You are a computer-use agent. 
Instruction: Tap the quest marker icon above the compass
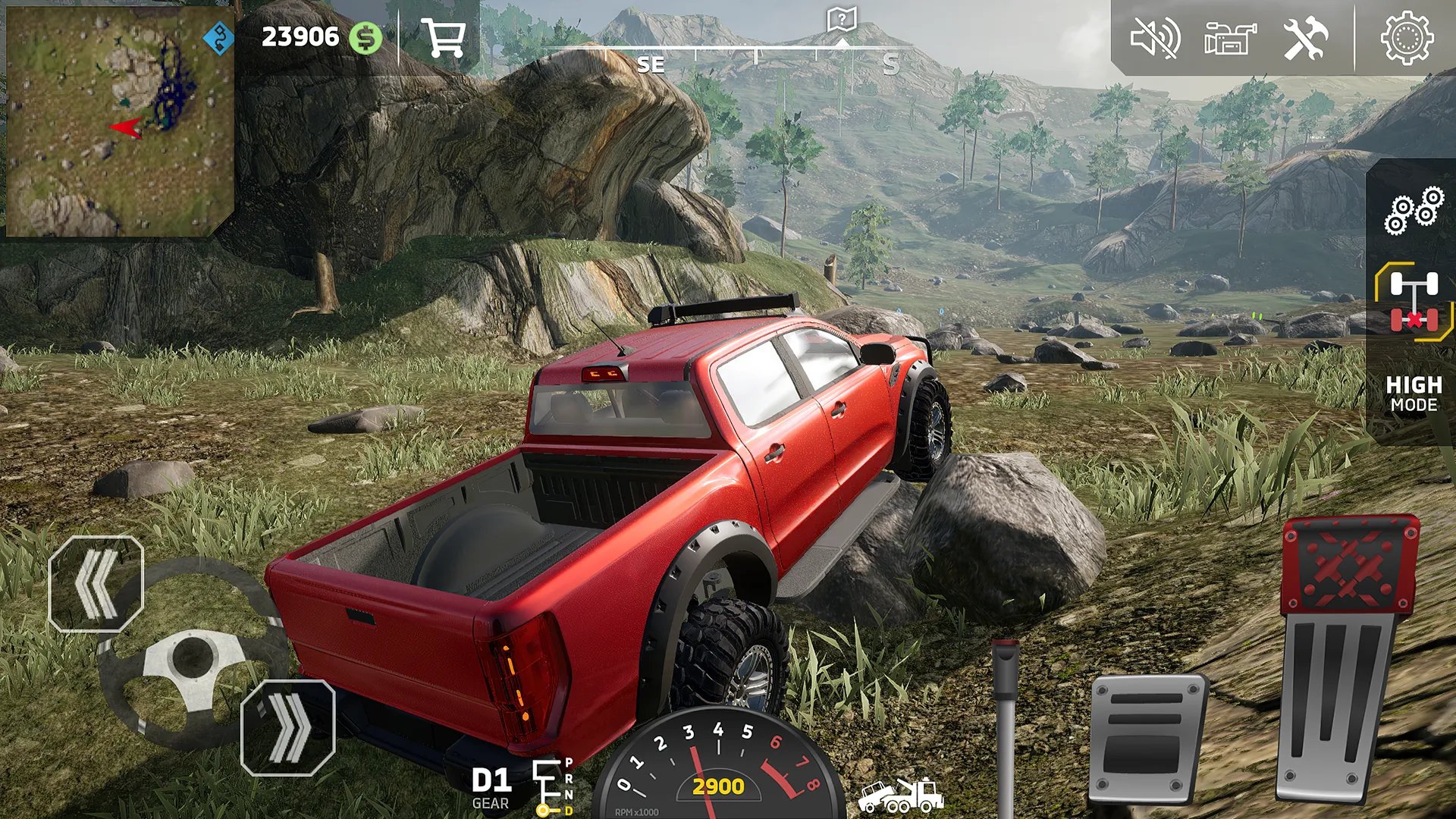point(842,17)
